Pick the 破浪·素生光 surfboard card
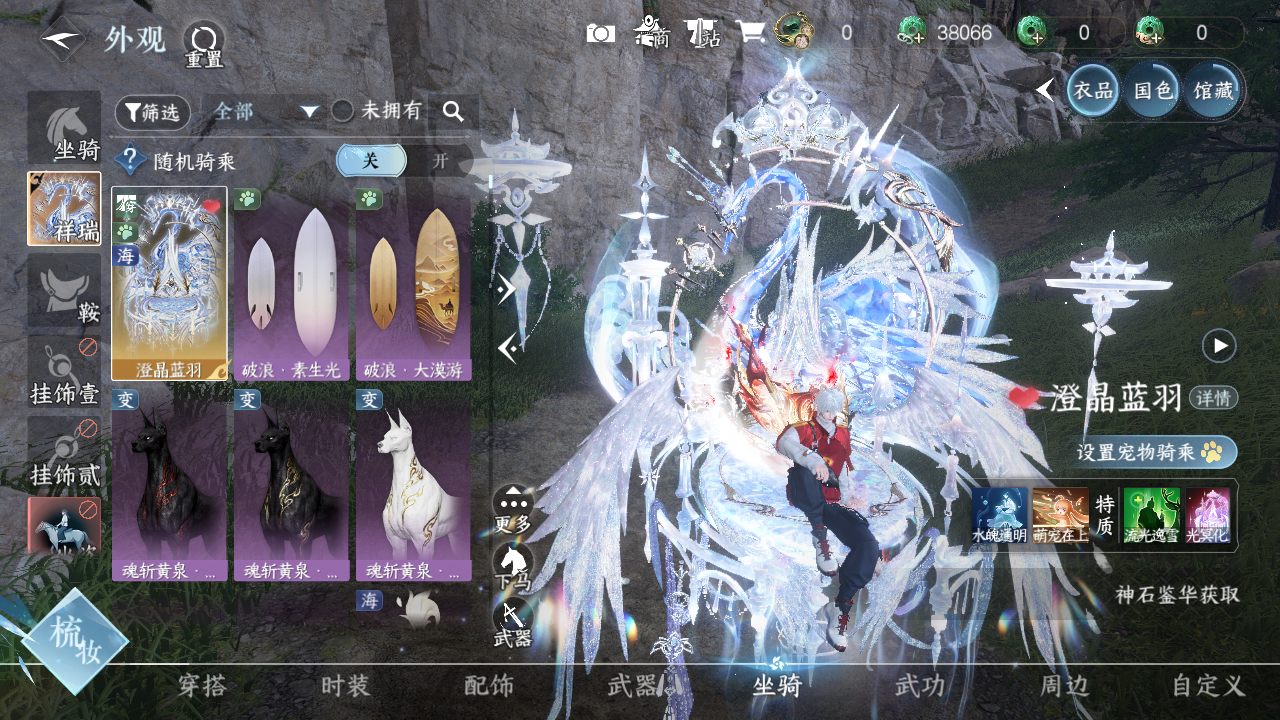 tap(291, 284)
